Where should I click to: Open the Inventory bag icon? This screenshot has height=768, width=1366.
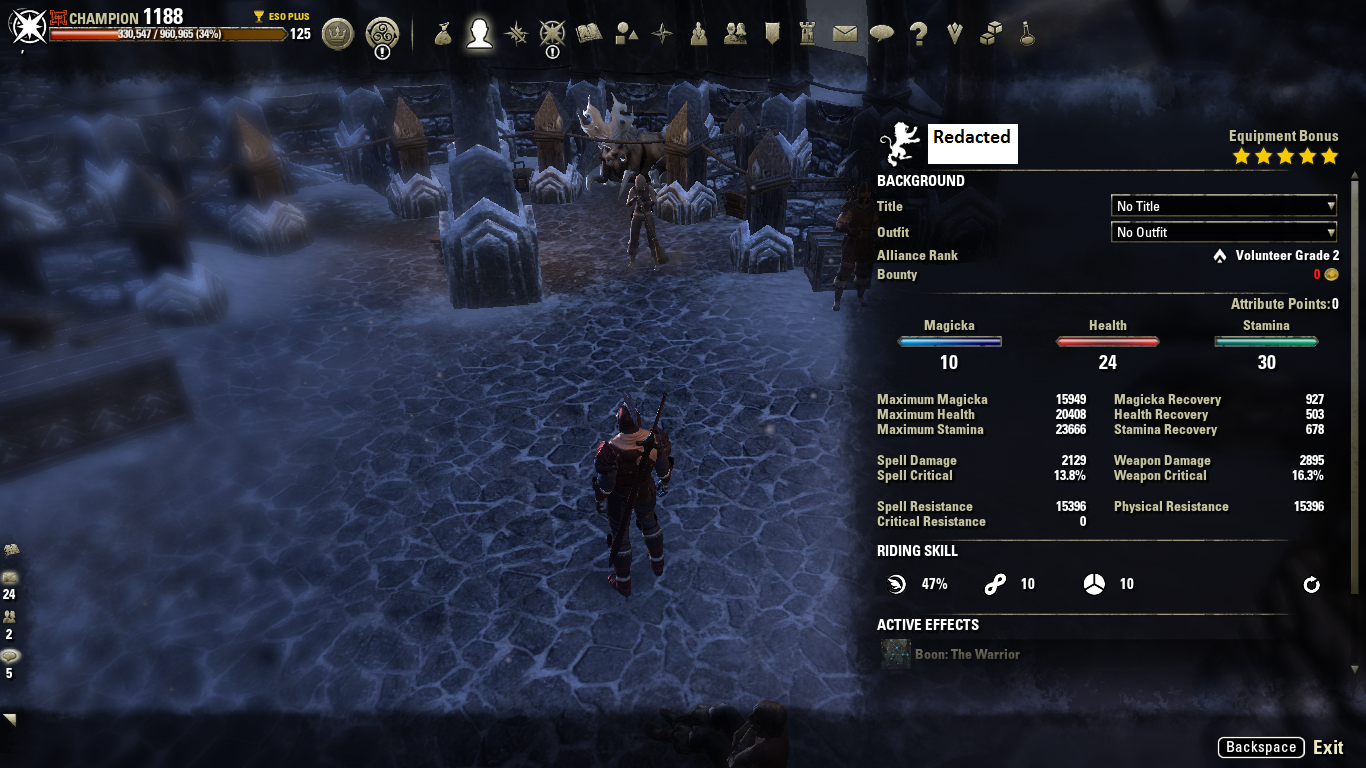(x=444, y=35)
